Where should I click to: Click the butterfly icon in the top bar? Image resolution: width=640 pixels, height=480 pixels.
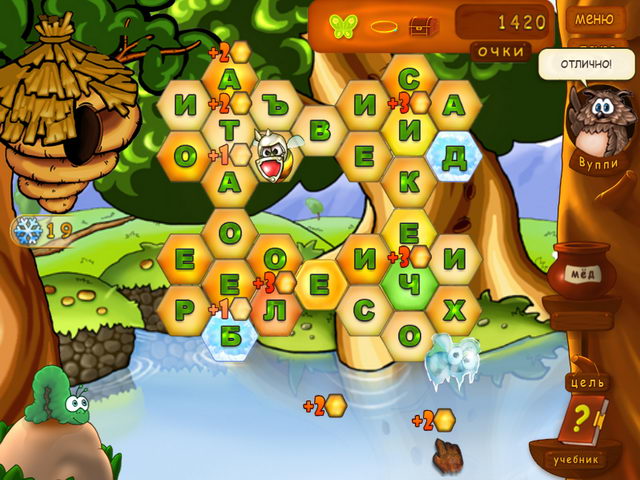[344, 25]
